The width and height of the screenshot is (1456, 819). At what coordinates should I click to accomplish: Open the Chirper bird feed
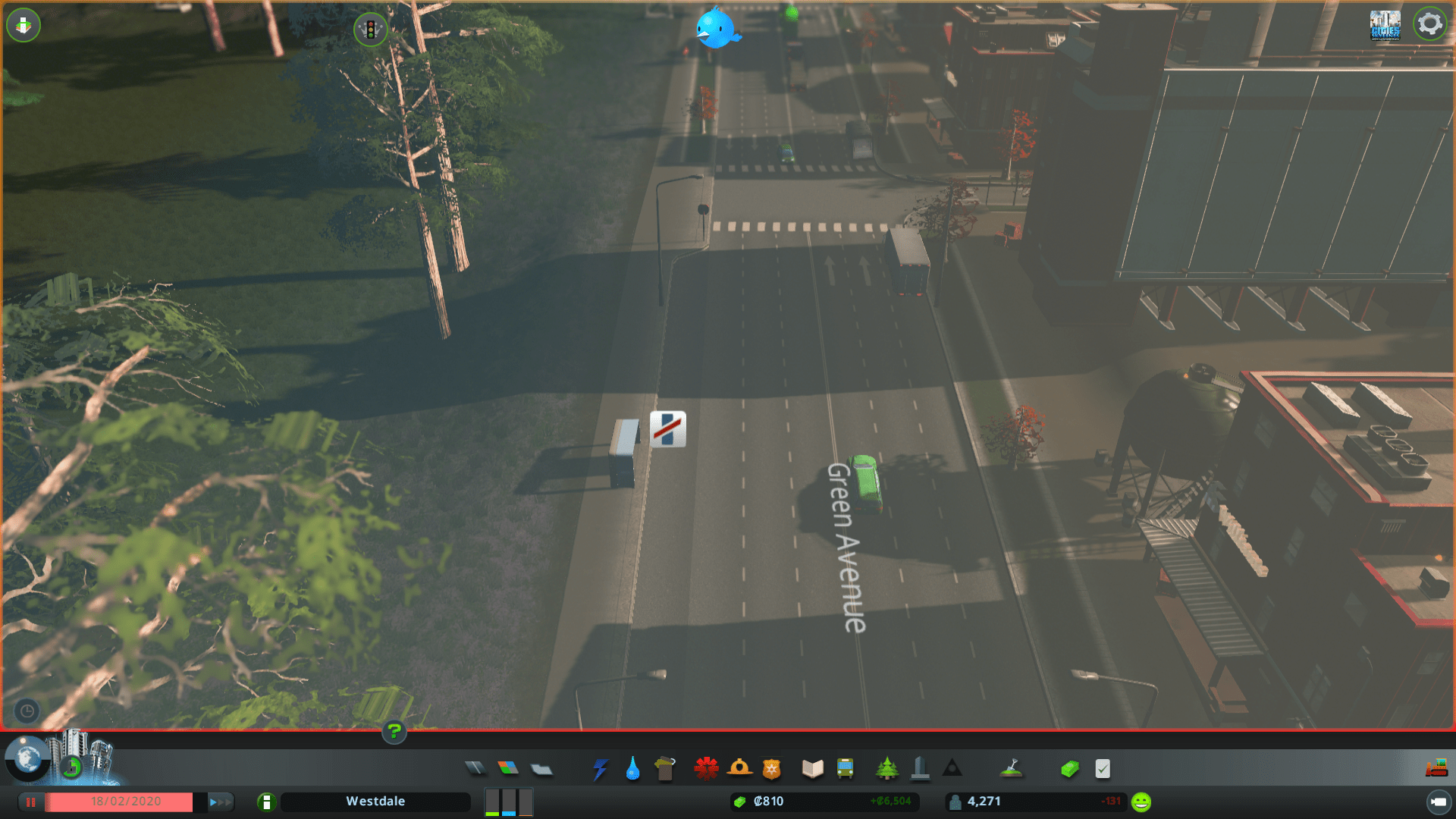pos(717,29)
